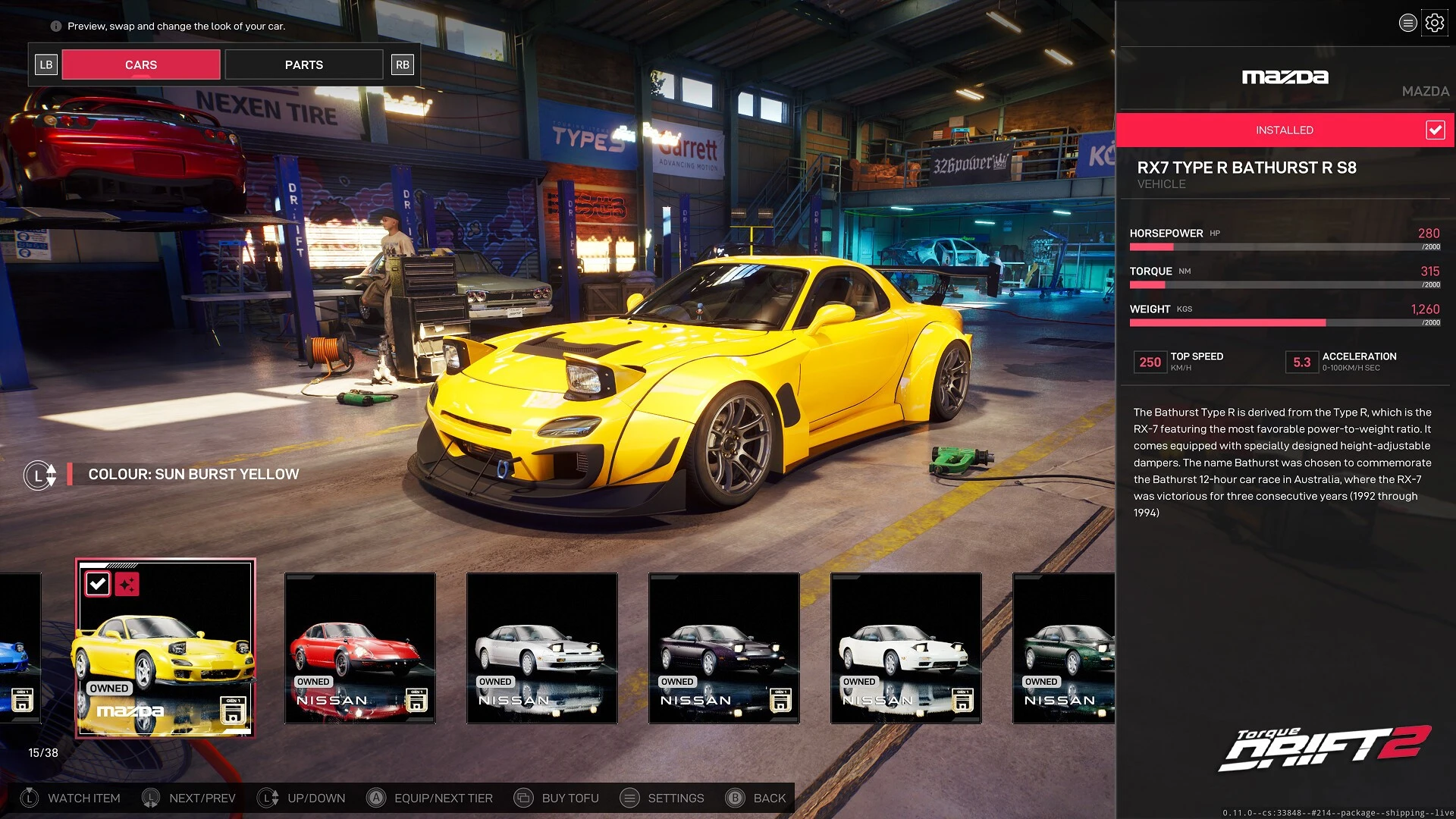Select the partially visible blue car card
Viewport: 1456px width, 819px height.
(20, 648)
